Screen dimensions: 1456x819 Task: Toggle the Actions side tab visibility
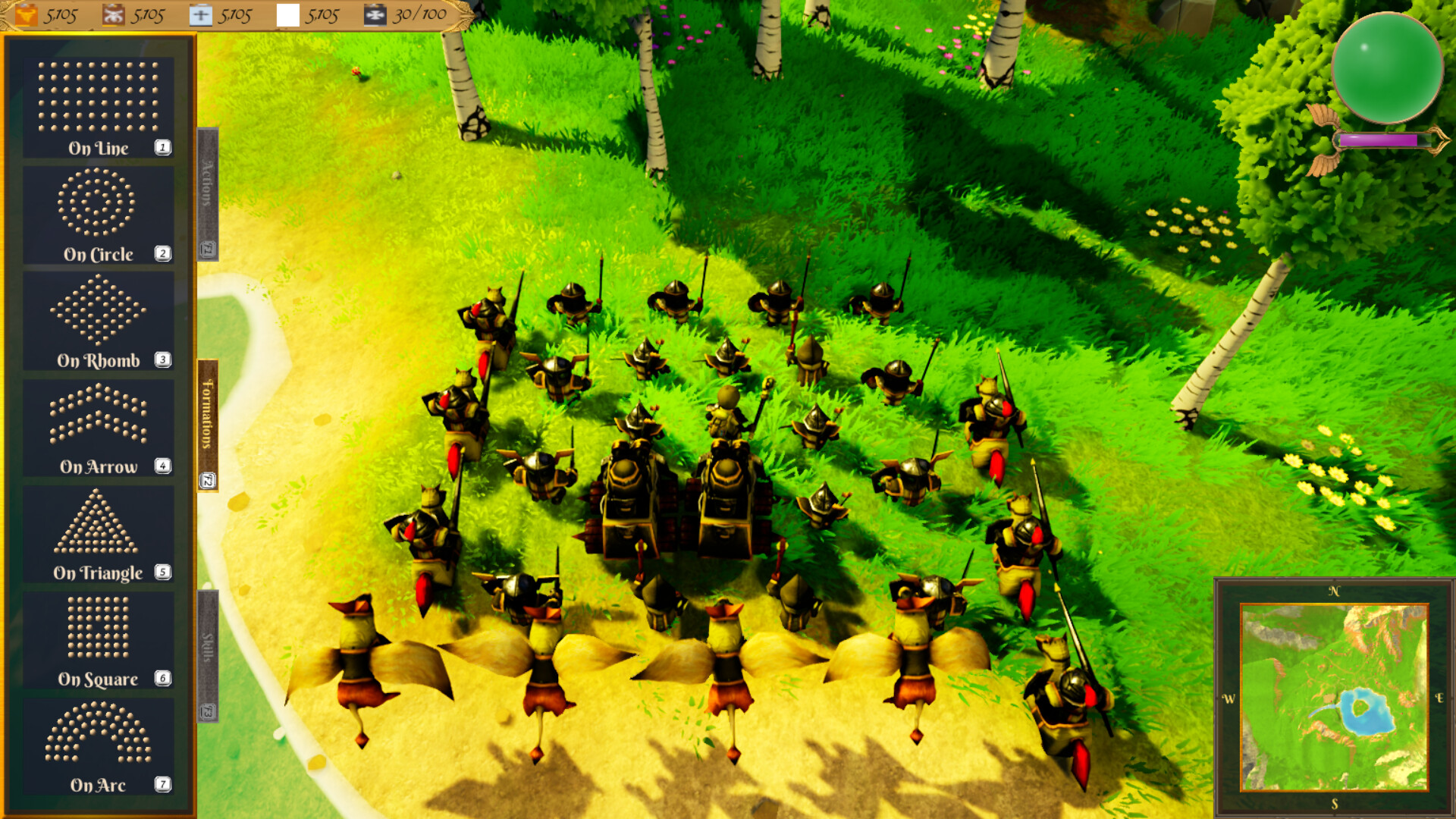coord(205,190)
